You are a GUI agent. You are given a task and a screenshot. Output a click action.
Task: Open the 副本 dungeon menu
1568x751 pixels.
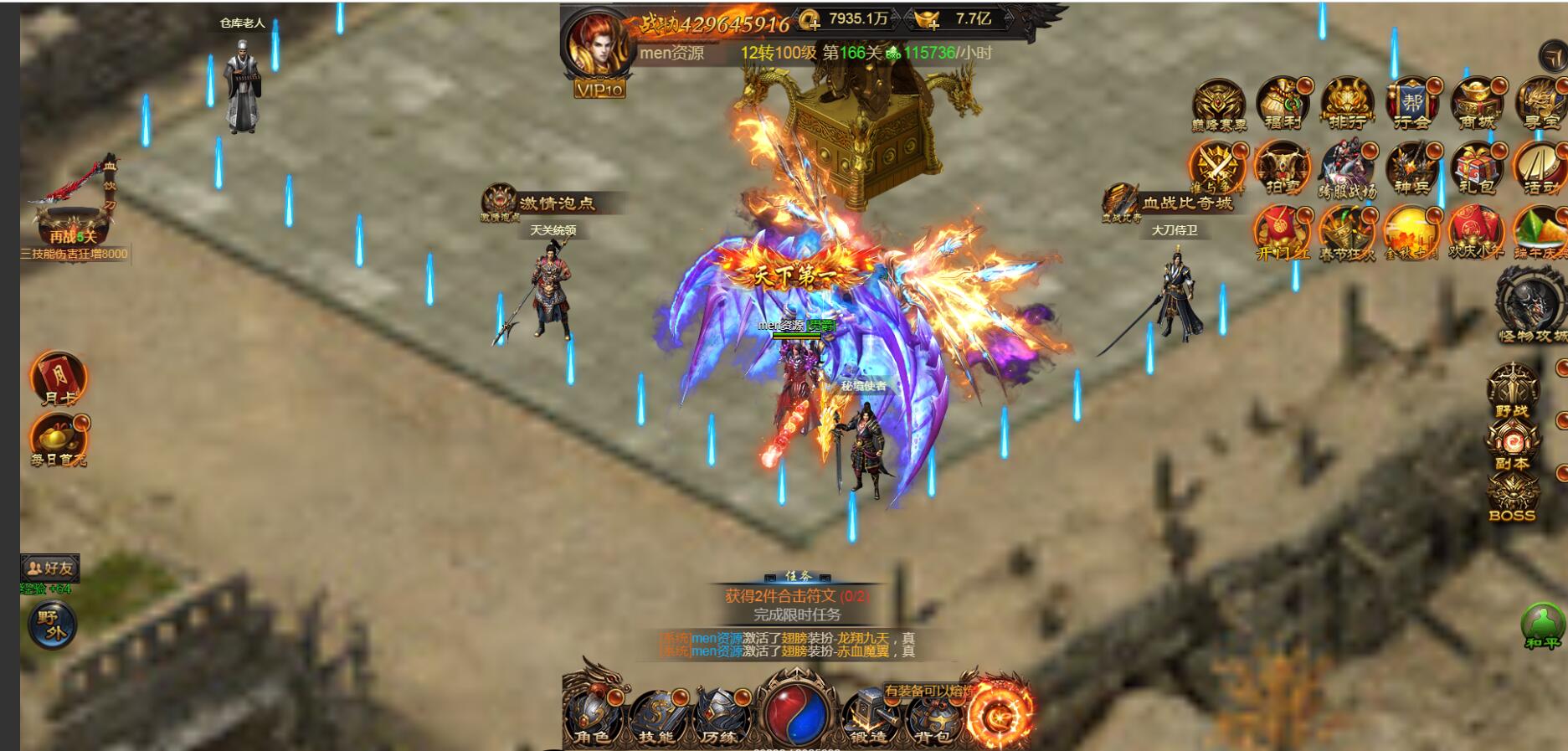tap(1512, 444)
